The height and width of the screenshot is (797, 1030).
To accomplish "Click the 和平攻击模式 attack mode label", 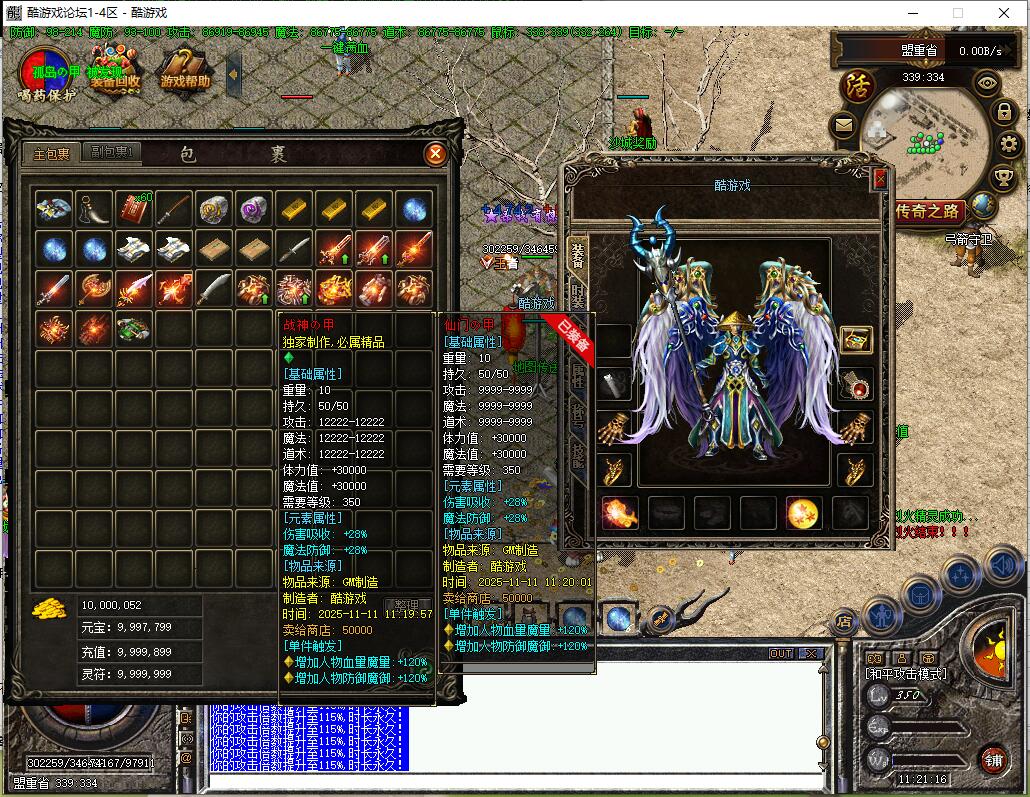I will click(905, 674).
